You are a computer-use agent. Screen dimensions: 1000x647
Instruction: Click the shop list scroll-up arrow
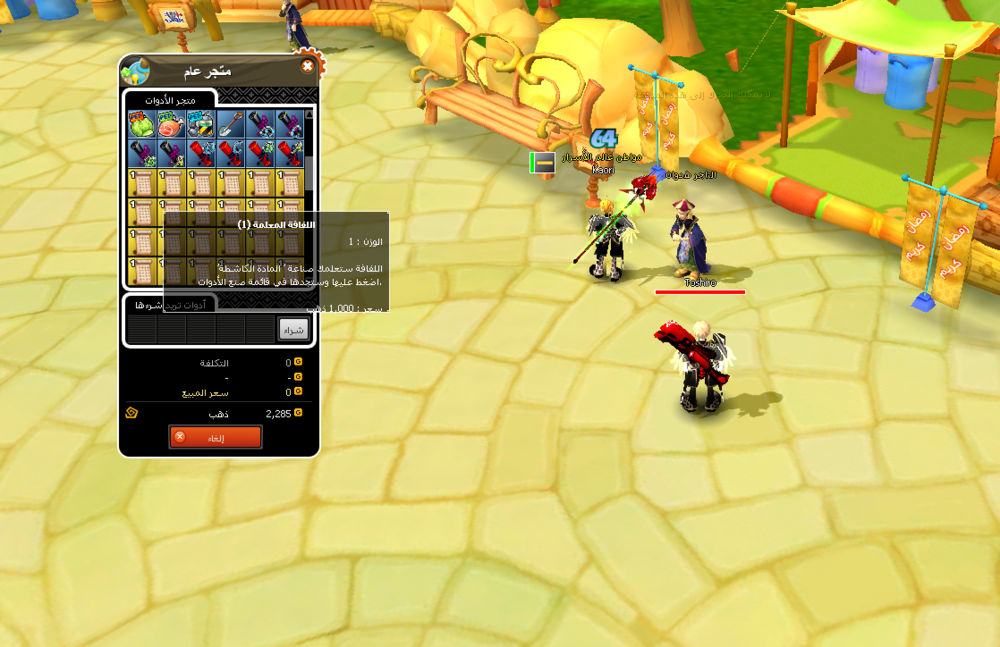pyautogui.click(x=310, y=115)
